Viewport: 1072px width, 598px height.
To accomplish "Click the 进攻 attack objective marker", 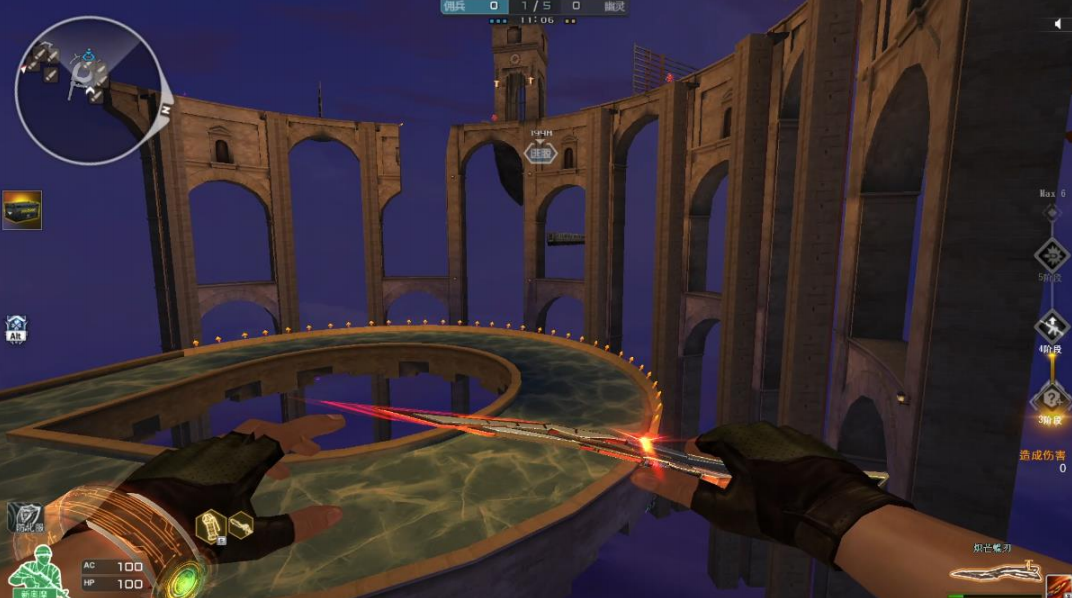I will (541, 153).
